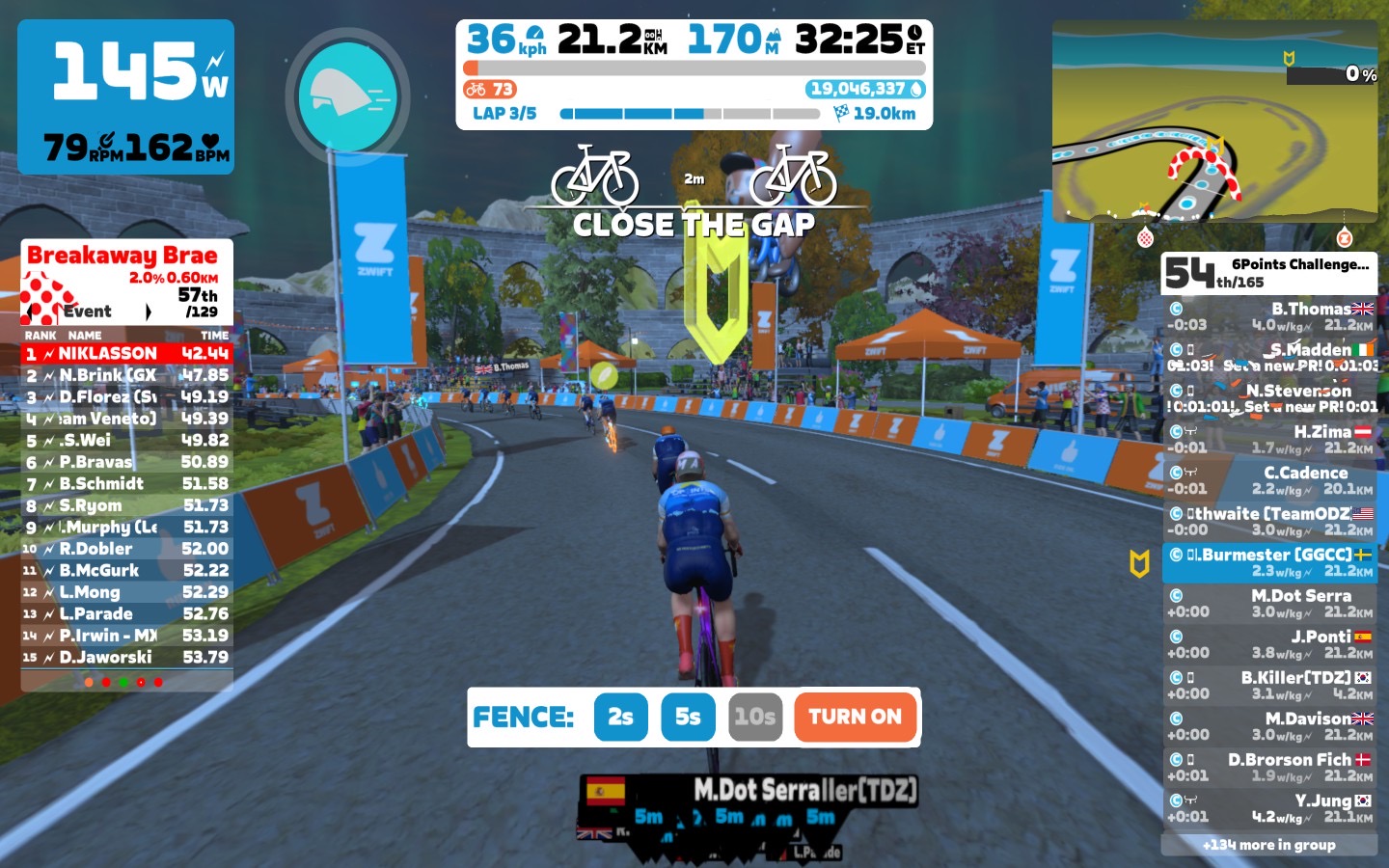1389x868 pixels.
Task: Select rider B.Thomas in nearby list
Action: tap(1269, 316)
